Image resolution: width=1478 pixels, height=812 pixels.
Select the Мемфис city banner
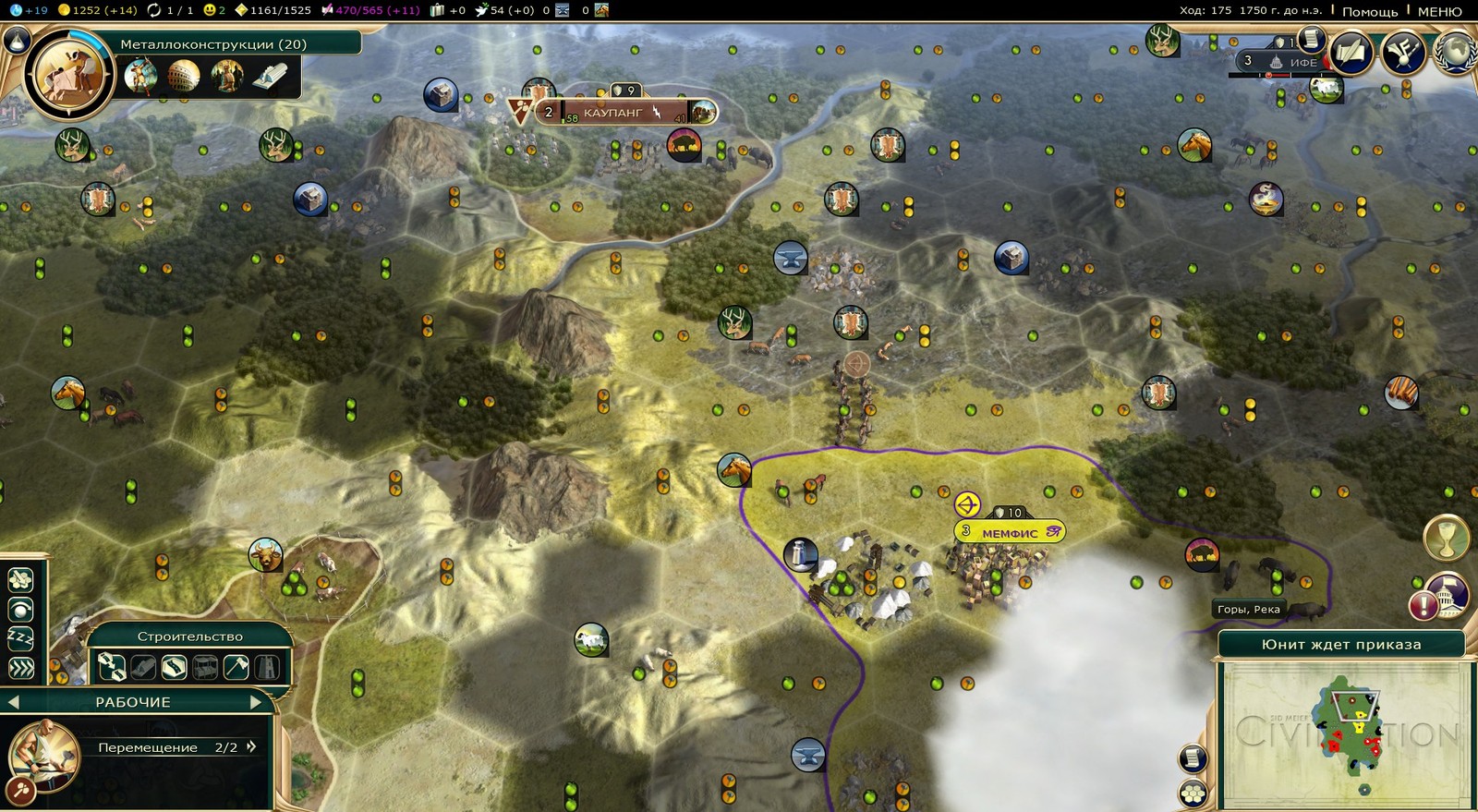point(1009,533)
